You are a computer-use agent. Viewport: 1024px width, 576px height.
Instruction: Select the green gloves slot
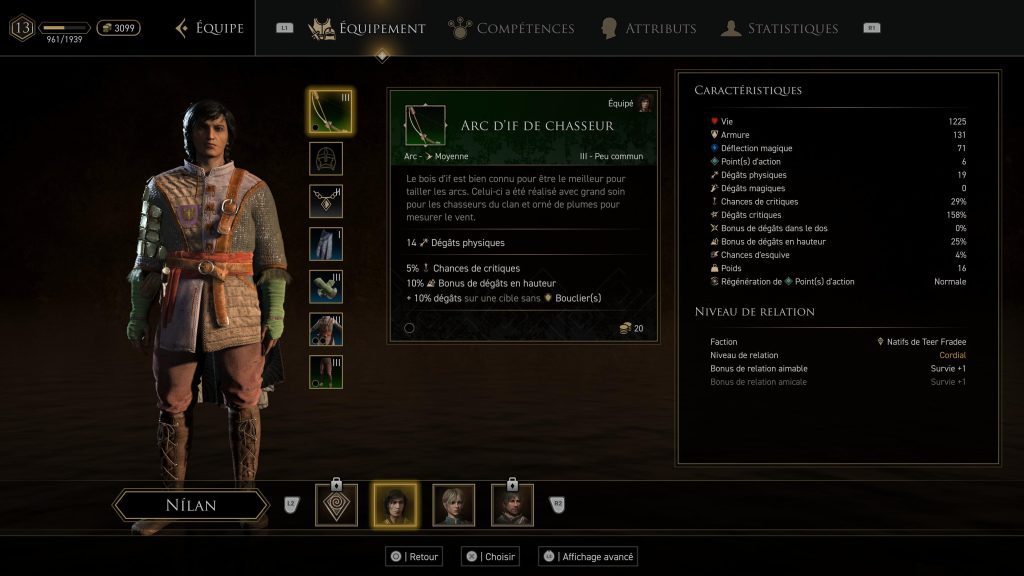326,286
